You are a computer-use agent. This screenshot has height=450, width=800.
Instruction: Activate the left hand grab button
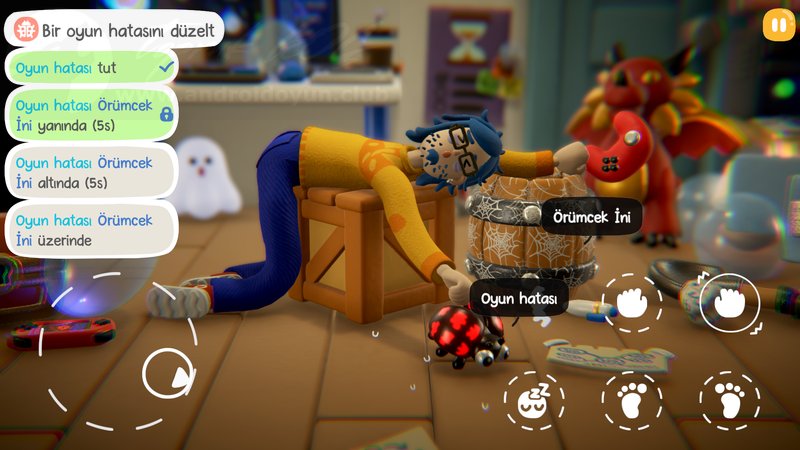[x=632, y=303]
